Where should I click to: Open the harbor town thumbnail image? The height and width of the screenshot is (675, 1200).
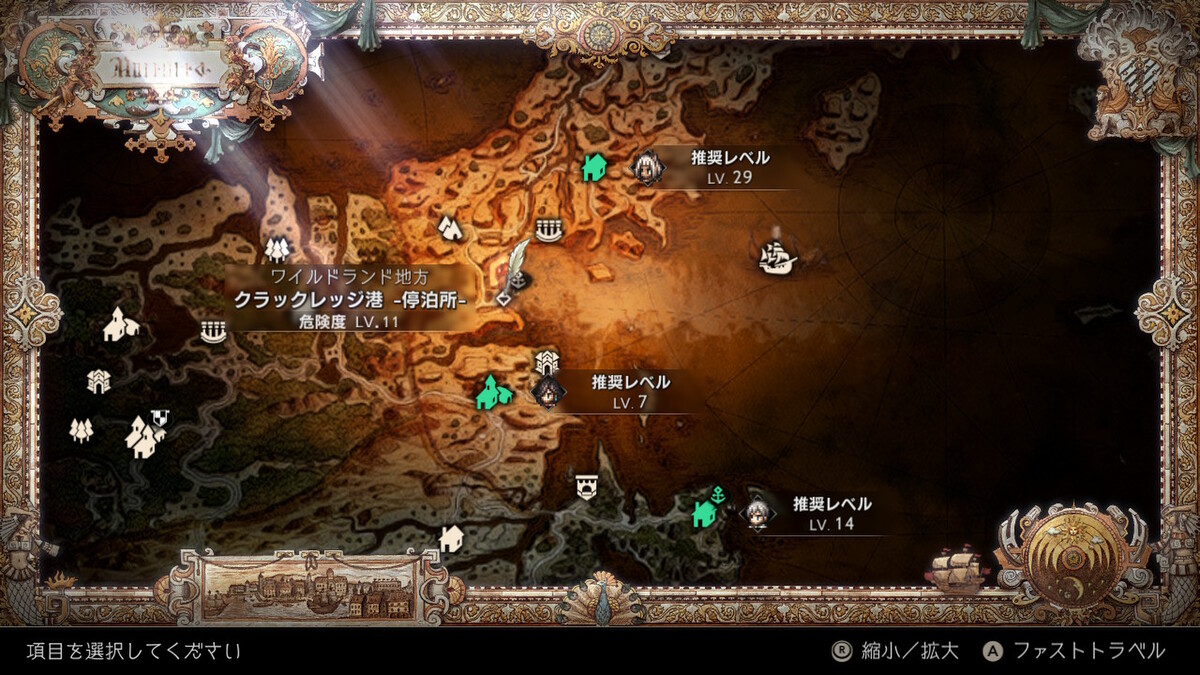click(x=309, y=588)
